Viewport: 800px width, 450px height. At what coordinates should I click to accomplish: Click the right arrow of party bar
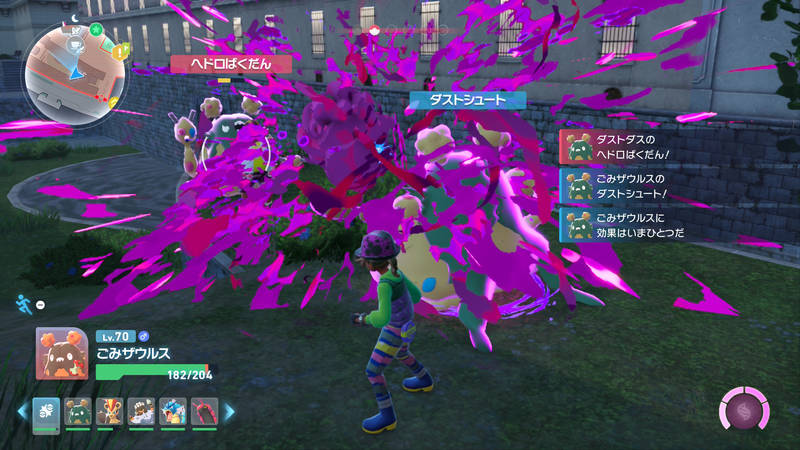[x=228, y=411]
